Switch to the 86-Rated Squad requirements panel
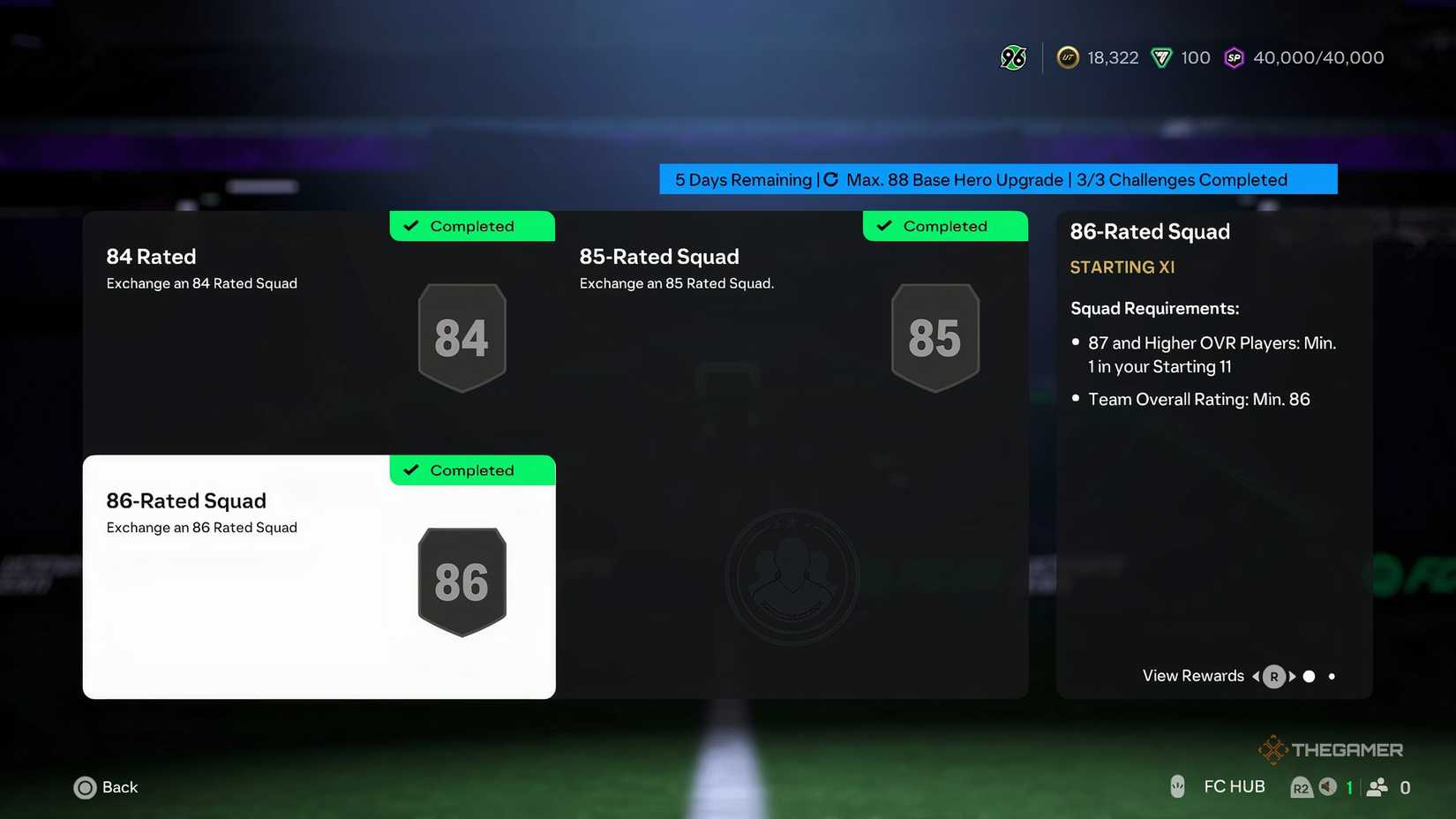 point(1213,353)
